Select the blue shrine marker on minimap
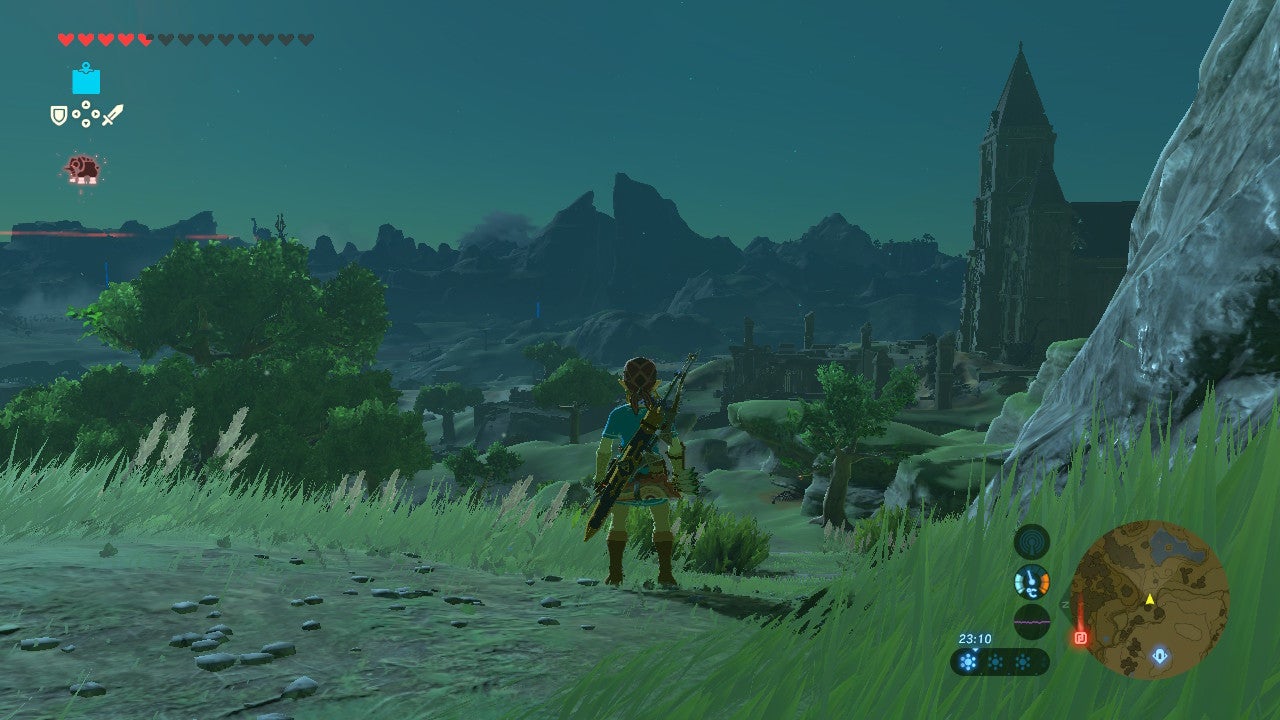 coord(1159,656)
